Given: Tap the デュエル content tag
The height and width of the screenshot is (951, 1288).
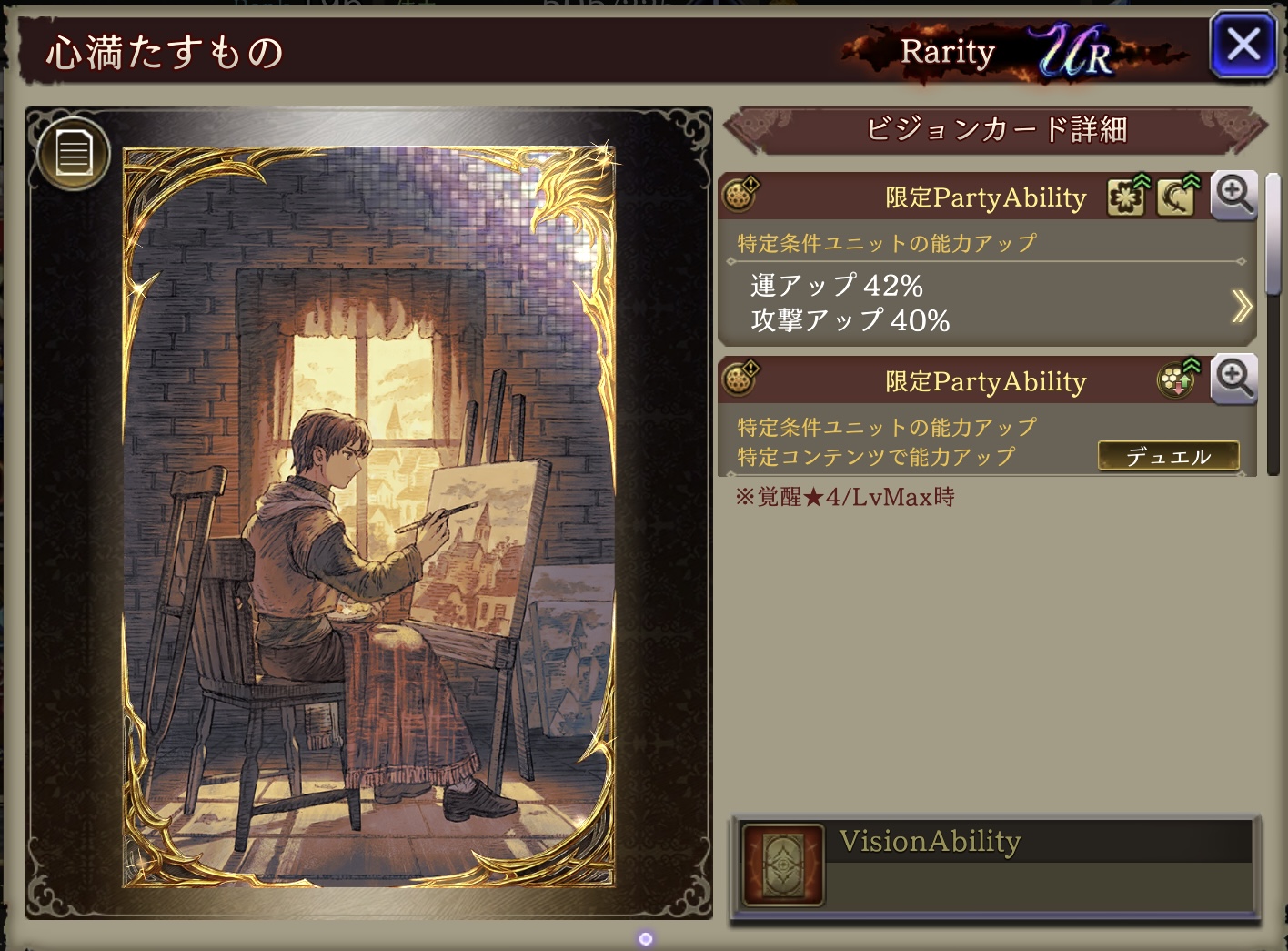Looking at the screenshot, I should pyautogui.click(x=1168, y=456).
